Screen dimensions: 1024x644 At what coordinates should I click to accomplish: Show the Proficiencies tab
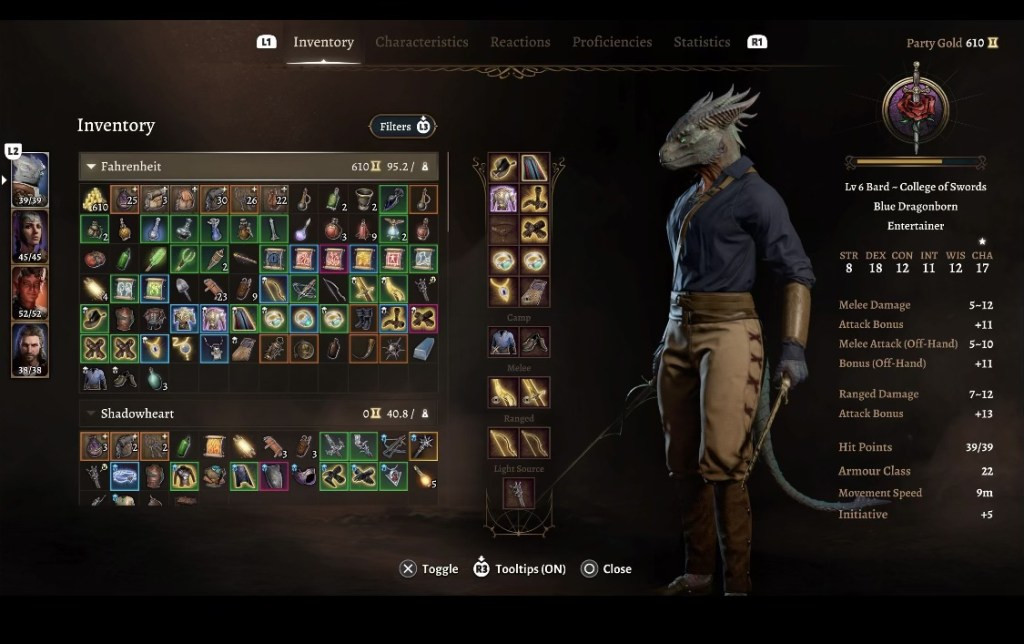click(612, 42)
